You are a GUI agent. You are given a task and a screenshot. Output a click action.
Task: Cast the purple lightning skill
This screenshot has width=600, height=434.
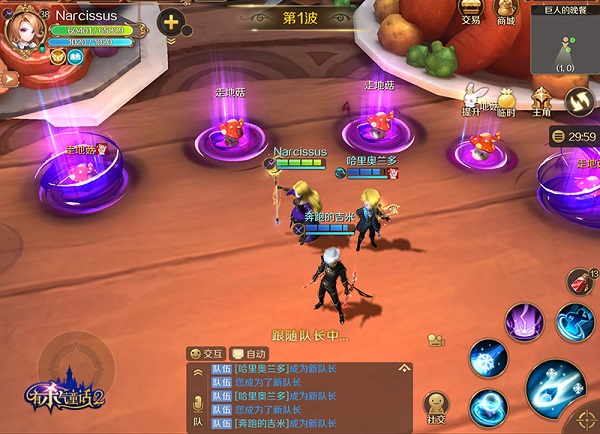(523, 322)
